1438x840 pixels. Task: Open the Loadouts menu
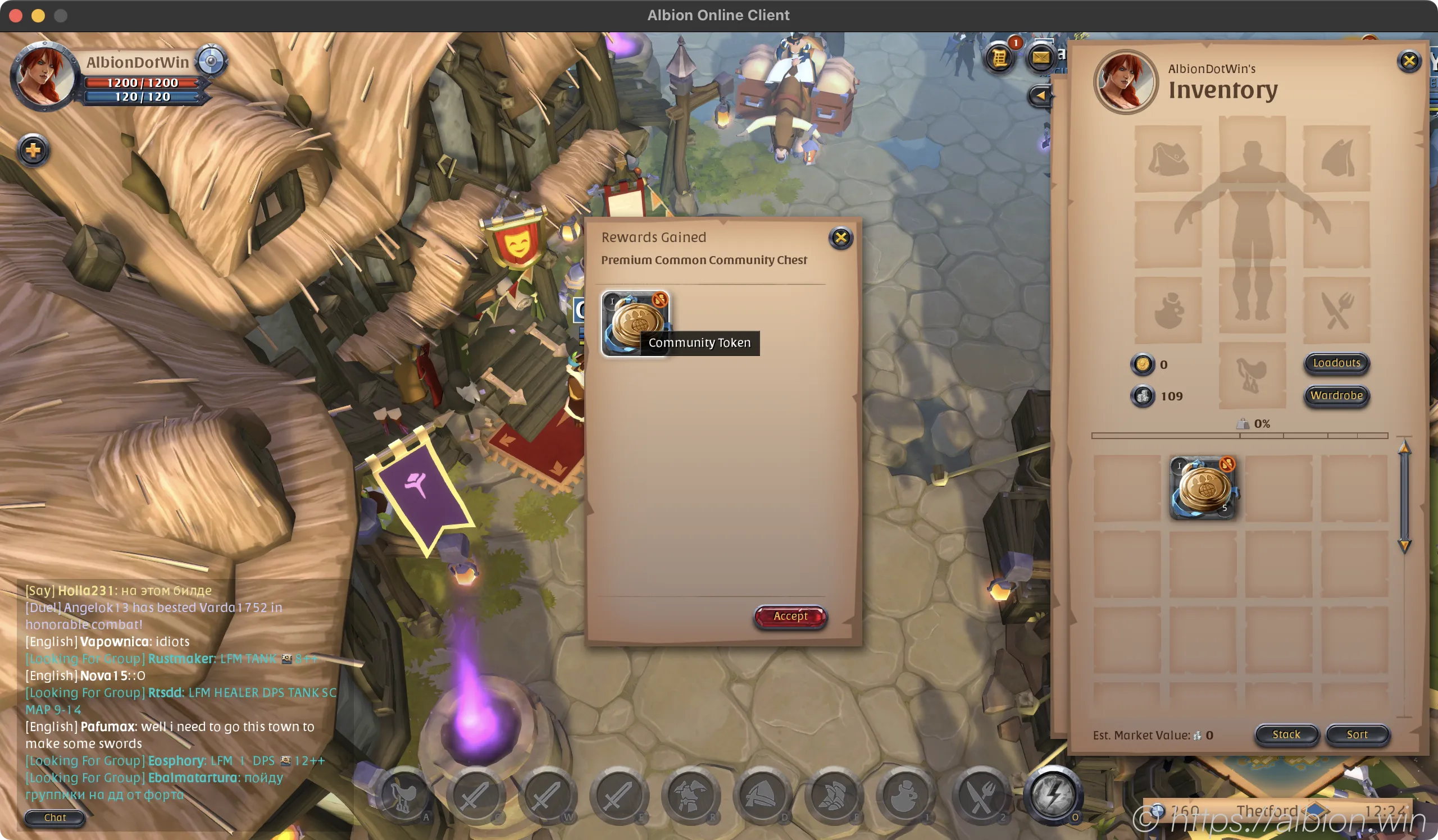pos(1336,363)
